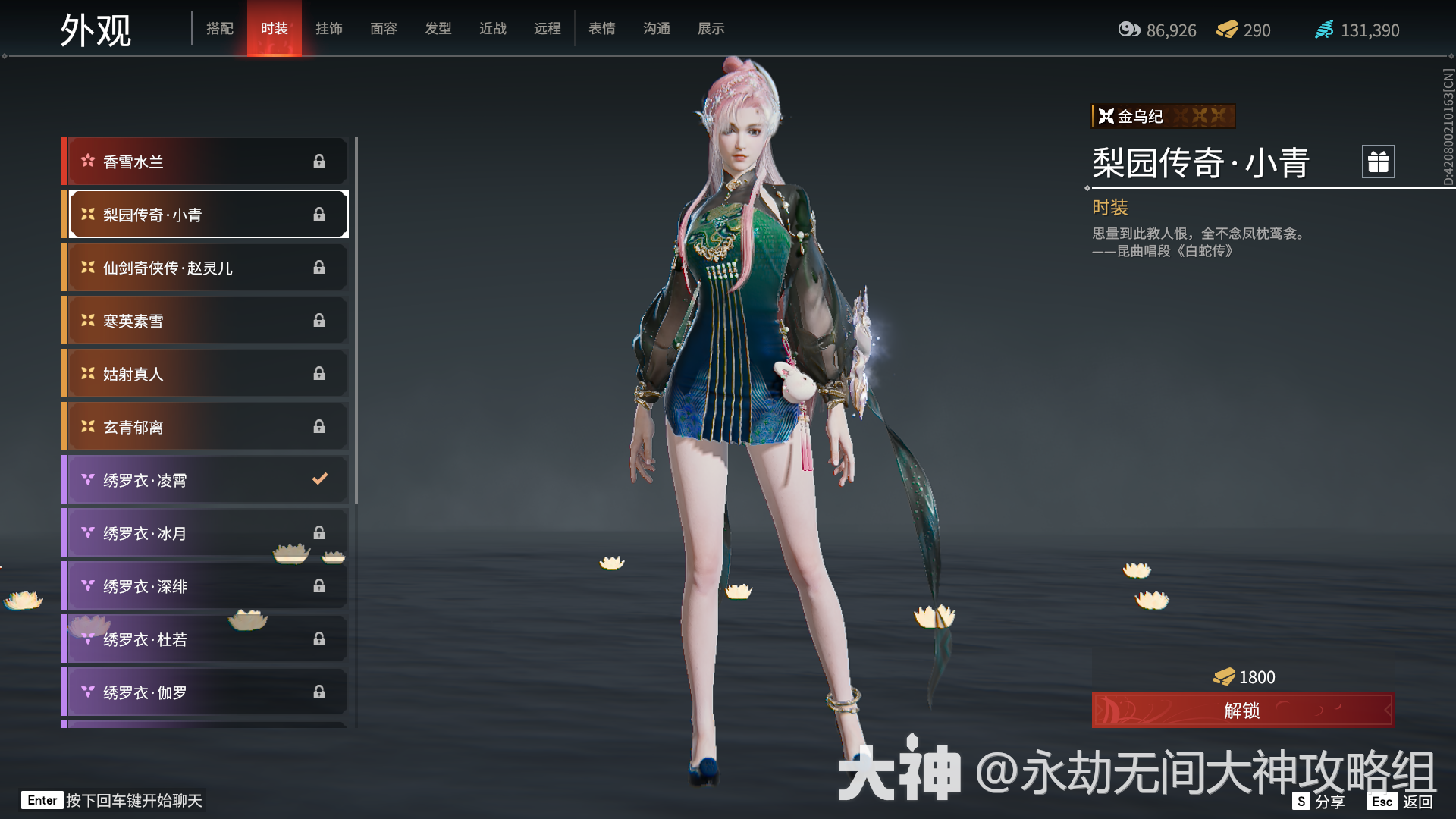
Task: Open the 发型 (hairstyle) icon
Action: [438, 28]
